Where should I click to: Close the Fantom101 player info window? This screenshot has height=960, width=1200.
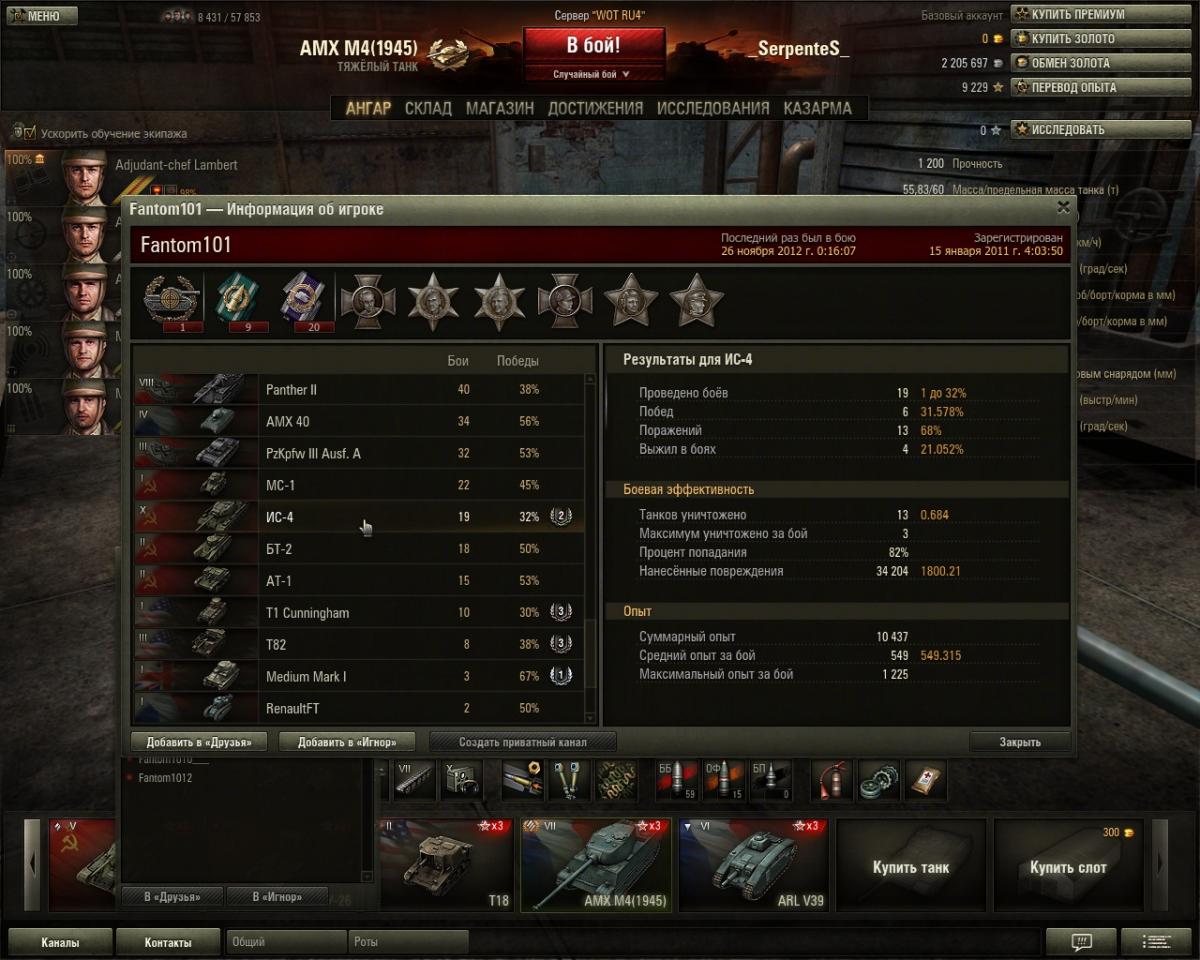point(1063,208)
